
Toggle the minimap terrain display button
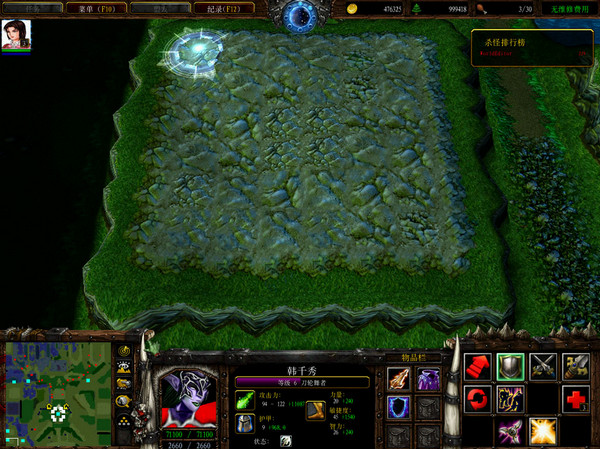tap(124, 368)
